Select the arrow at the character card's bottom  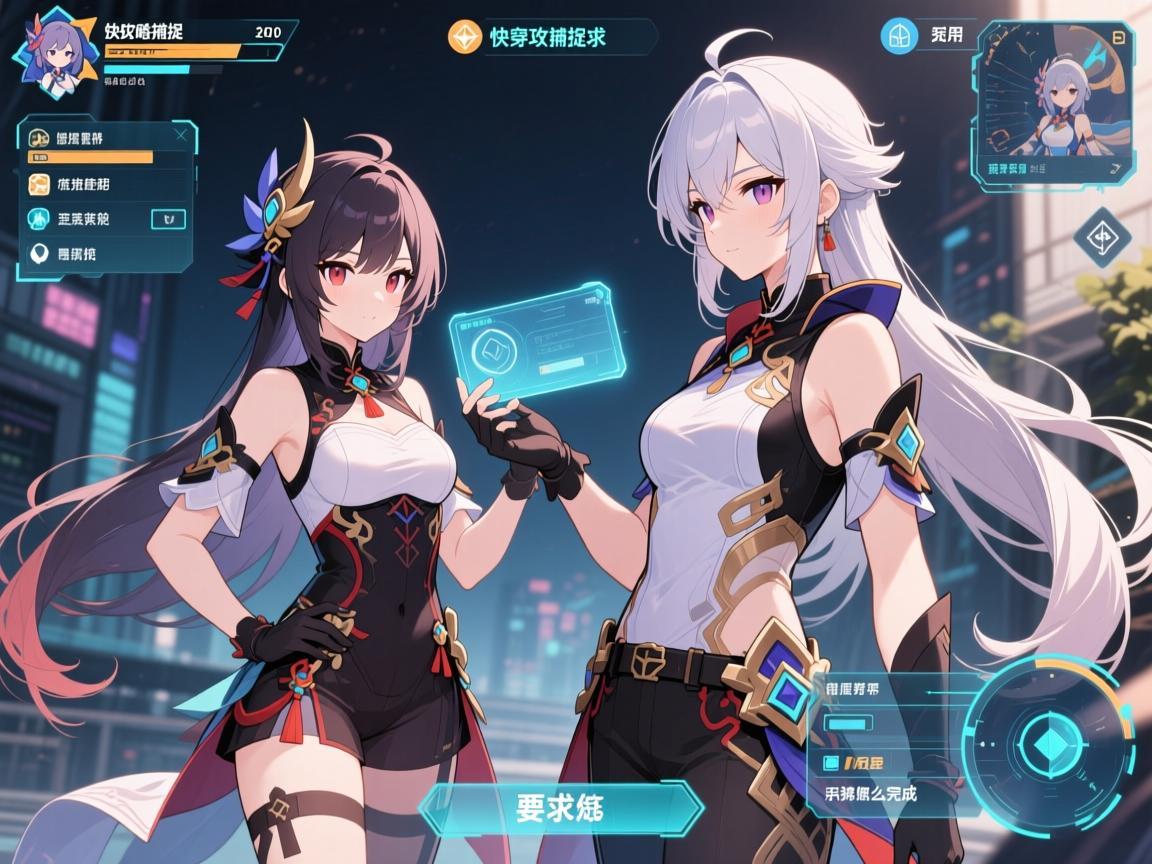point(1115,168)
